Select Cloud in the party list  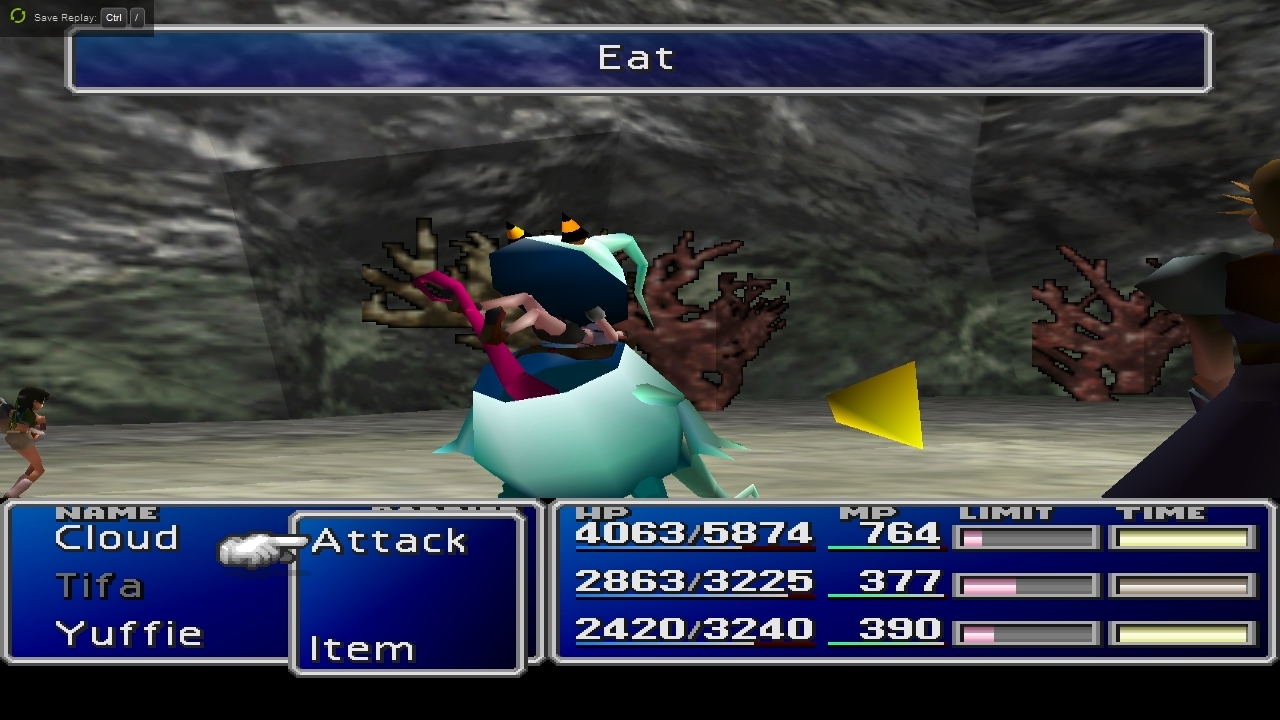[116, 538]
